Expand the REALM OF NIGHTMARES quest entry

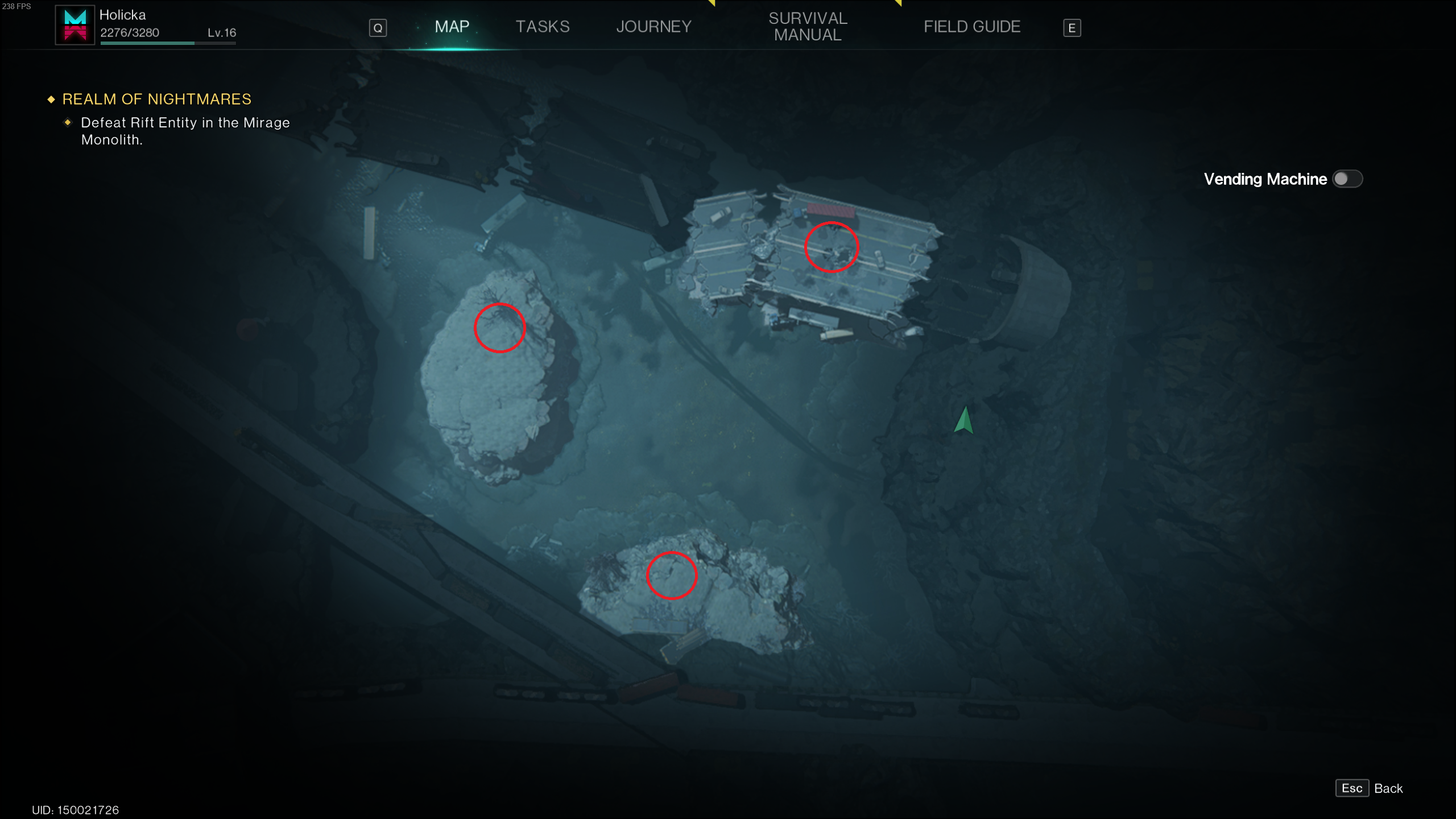tap(156, 98)
